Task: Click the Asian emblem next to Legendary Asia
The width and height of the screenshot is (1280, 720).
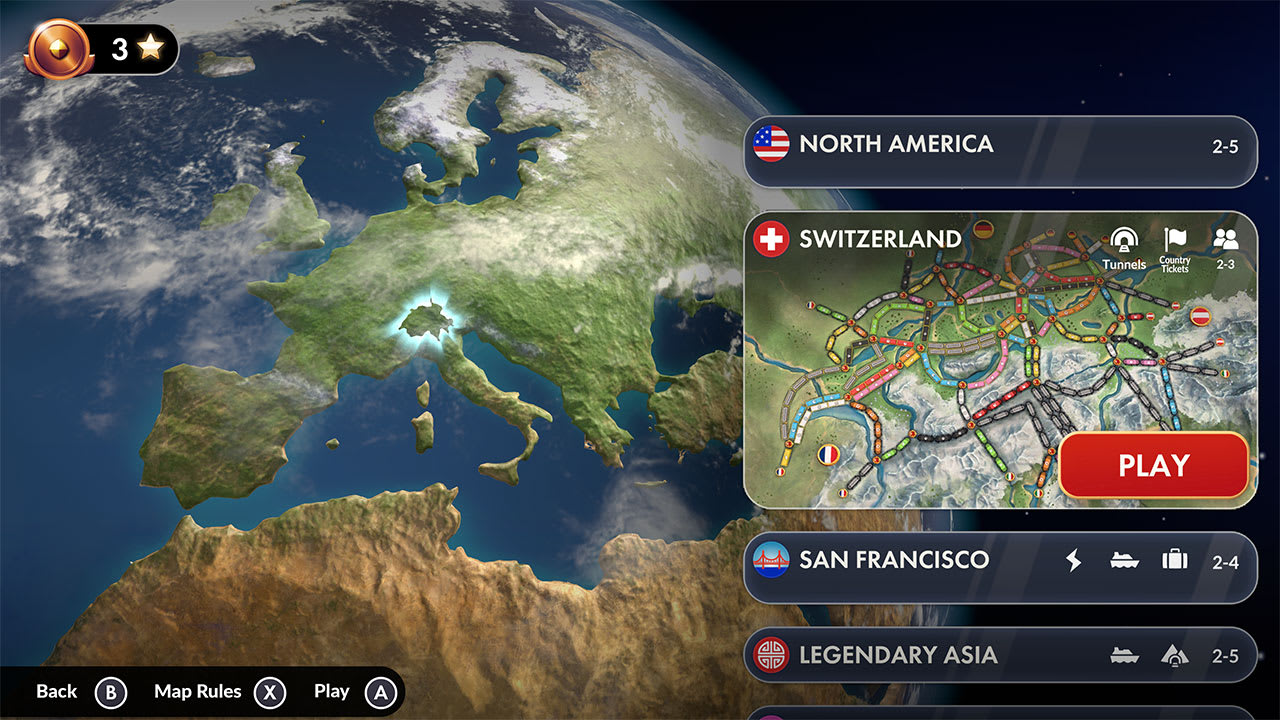Action: tap(770, 655)
